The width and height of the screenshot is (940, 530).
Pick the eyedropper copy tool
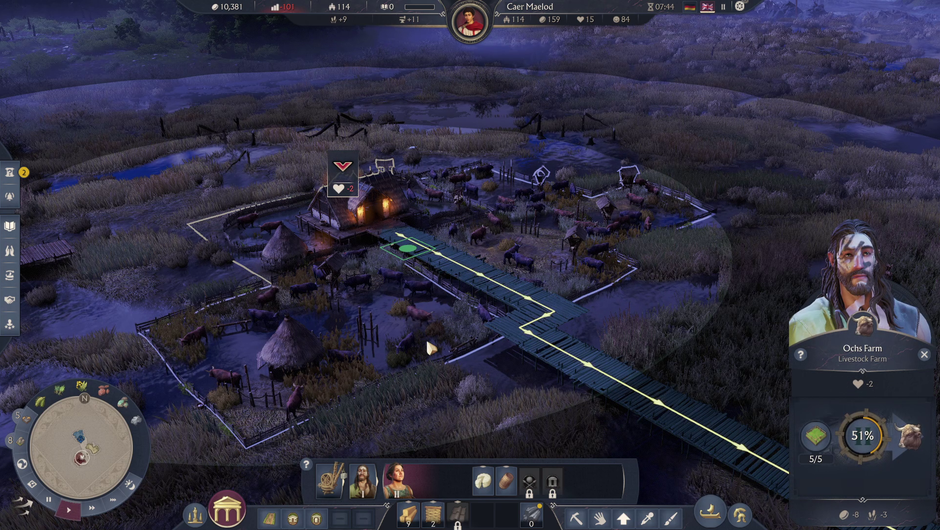[647, 518]
